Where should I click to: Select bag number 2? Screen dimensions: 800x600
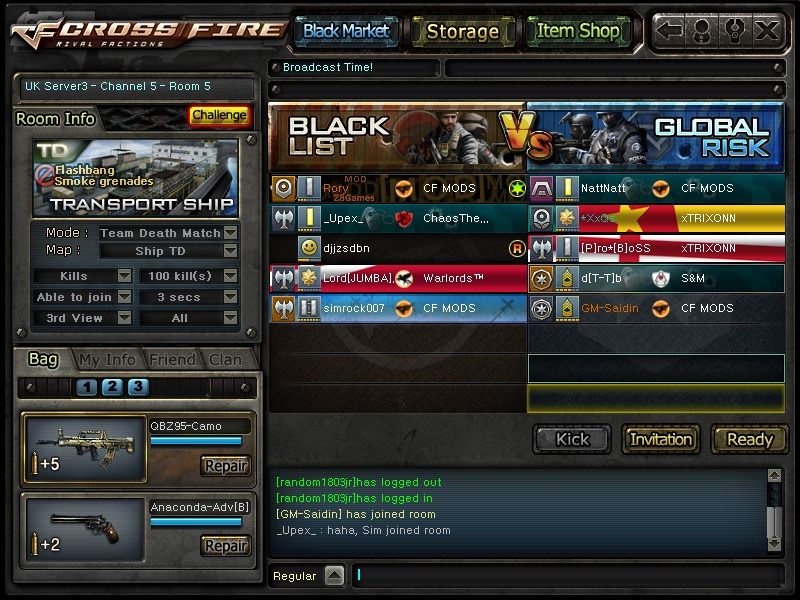click(x=112, y=387)
